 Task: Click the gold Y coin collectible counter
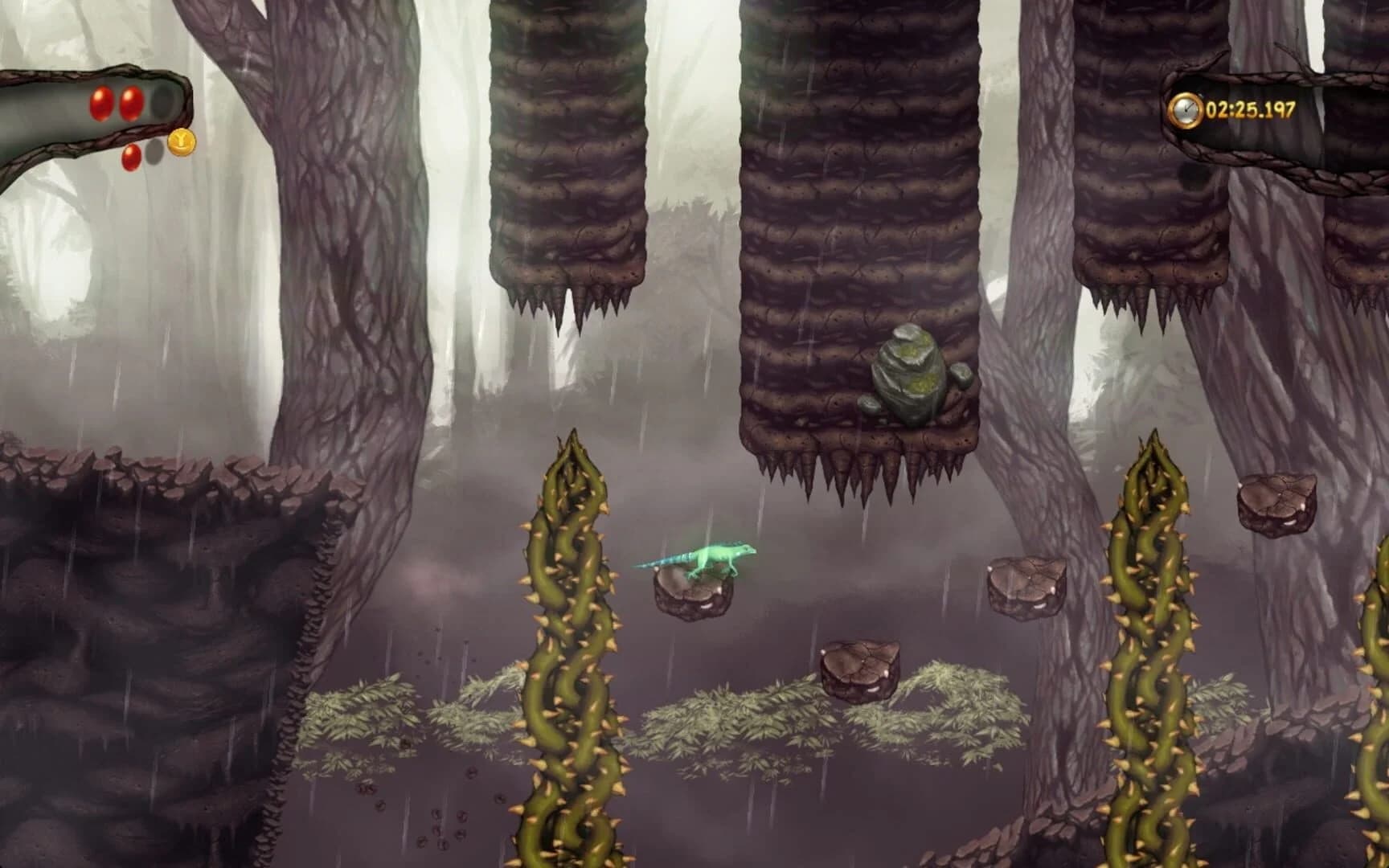(181, 141)
